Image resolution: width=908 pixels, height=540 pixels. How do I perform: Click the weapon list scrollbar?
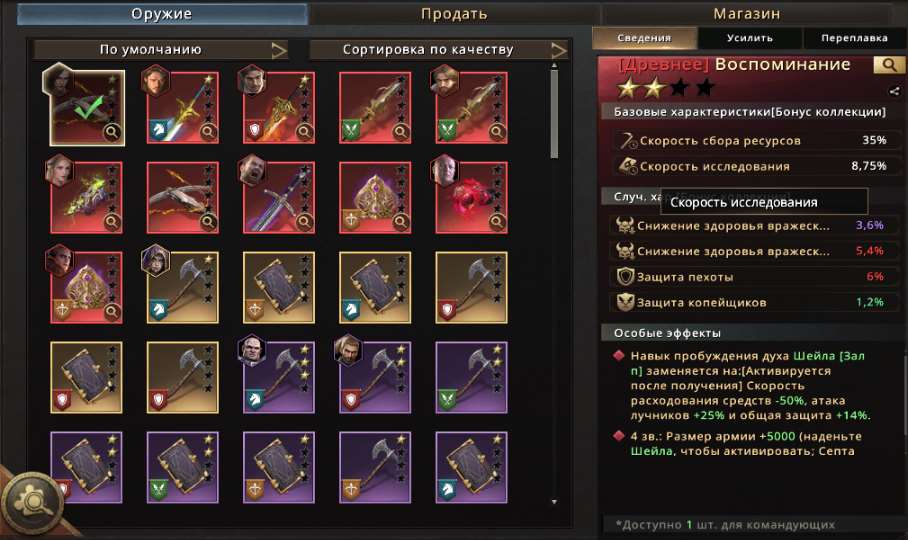[555, 110]
